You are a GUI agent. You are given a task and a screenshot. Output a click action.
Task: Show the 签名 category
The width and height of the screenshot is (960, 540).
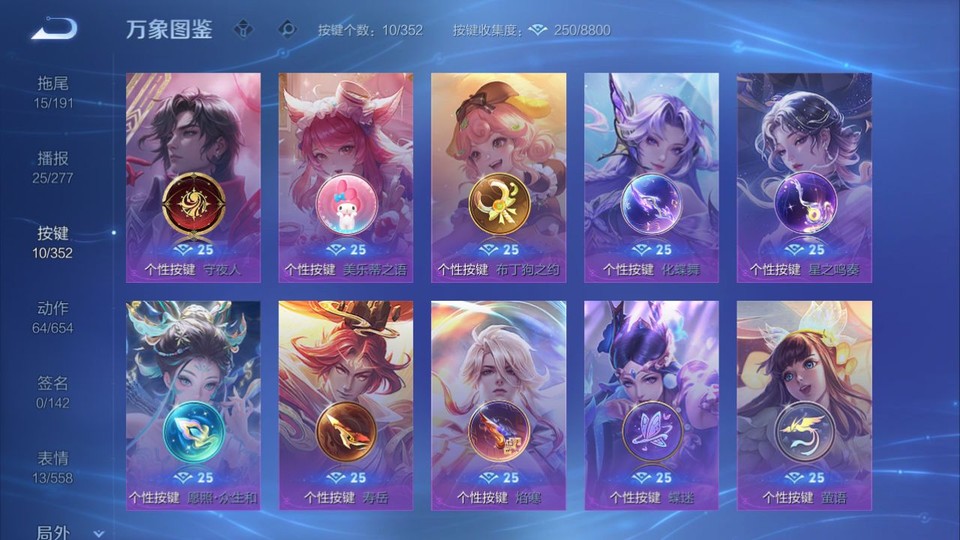tap(53, 392)
